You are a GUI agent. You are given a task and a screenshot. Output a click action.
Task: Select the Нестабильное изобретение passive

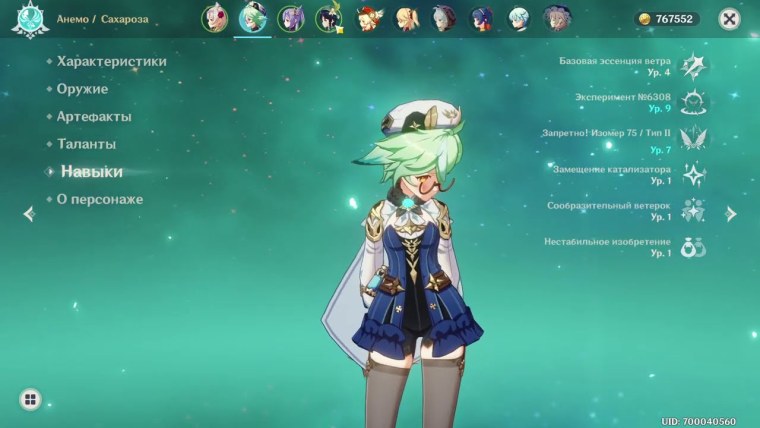click(692, 247)
